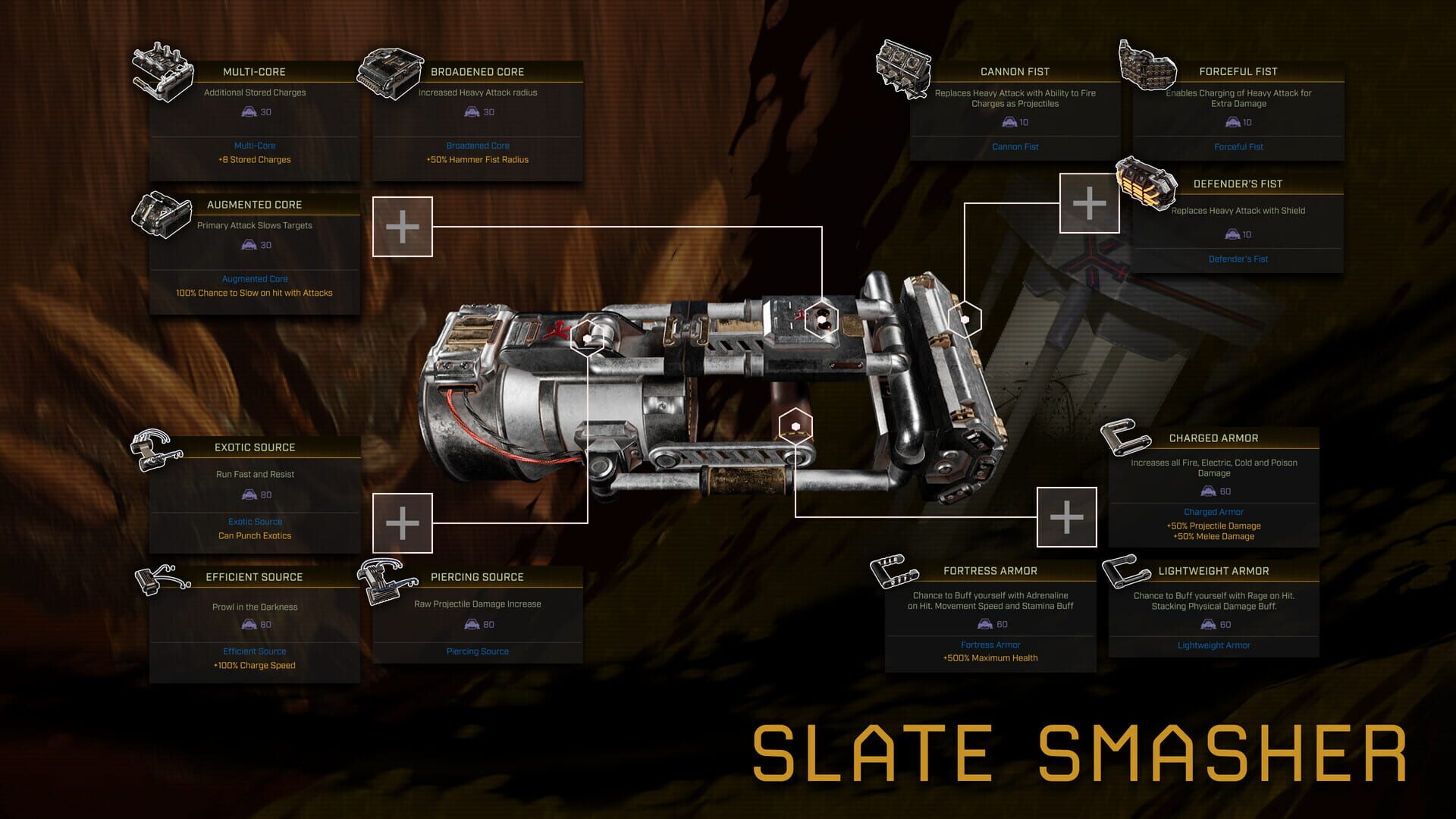Follow the Forceful Fist blue link
This screenshot has height=819, width=1456.
coord(1238,146)
